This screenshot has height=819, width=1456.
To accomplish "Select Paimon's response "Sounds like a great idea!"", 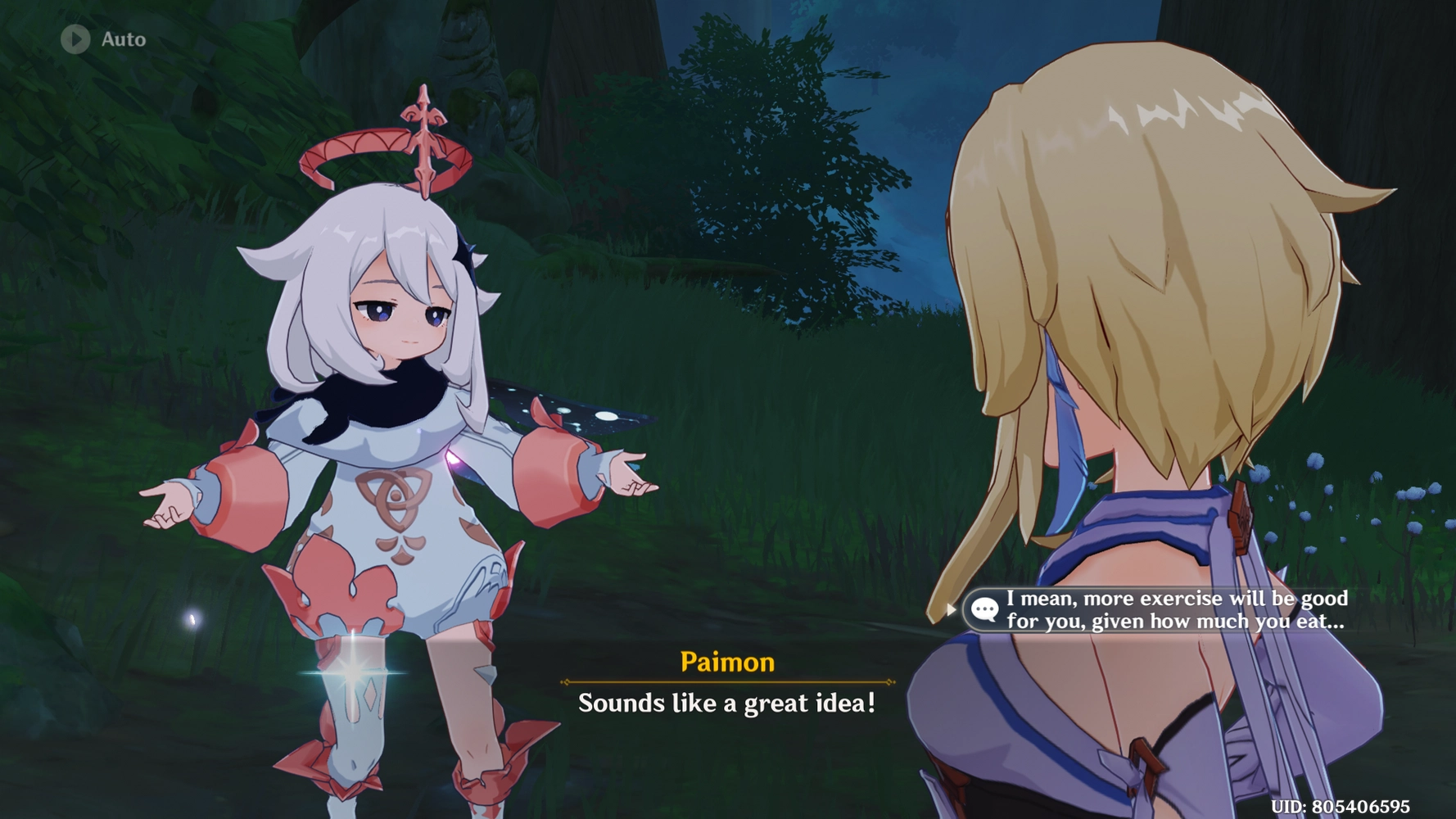I will pos(726,703).
